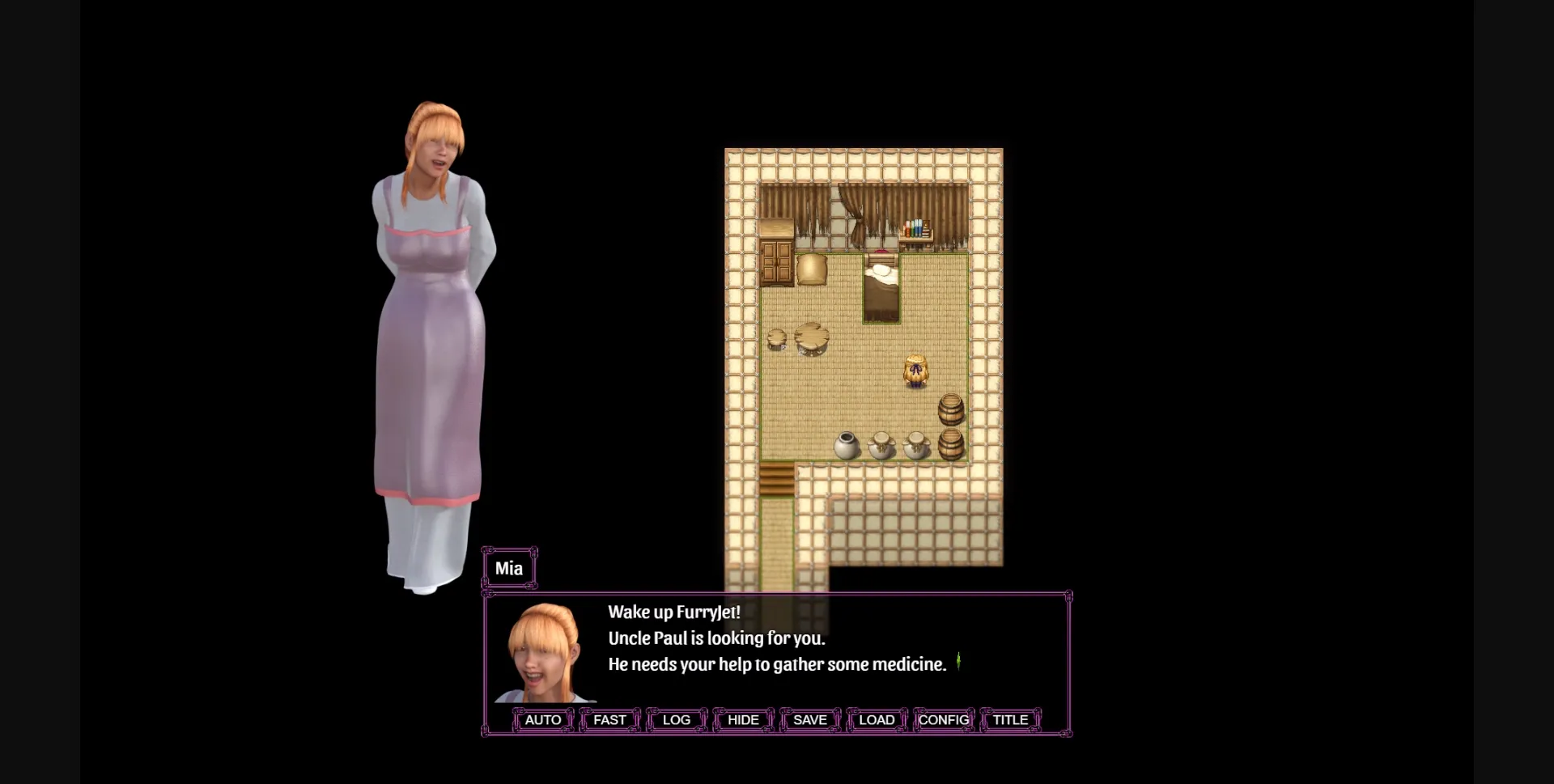Enable AUTO text advance mode

pyautogui.click(x=542, y=719)
